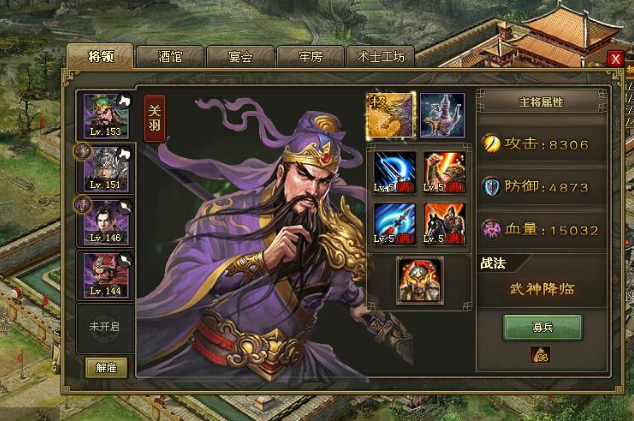Click the 未开启 locked general slot
The image size is (634, 421).
click(x=105, y=326)
